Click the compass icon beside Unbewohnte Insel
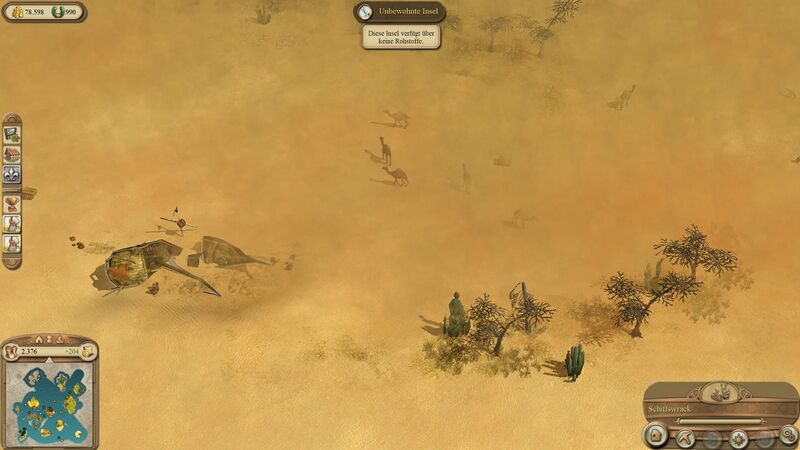The image size is (800, 450). click(x=365, y=12)
